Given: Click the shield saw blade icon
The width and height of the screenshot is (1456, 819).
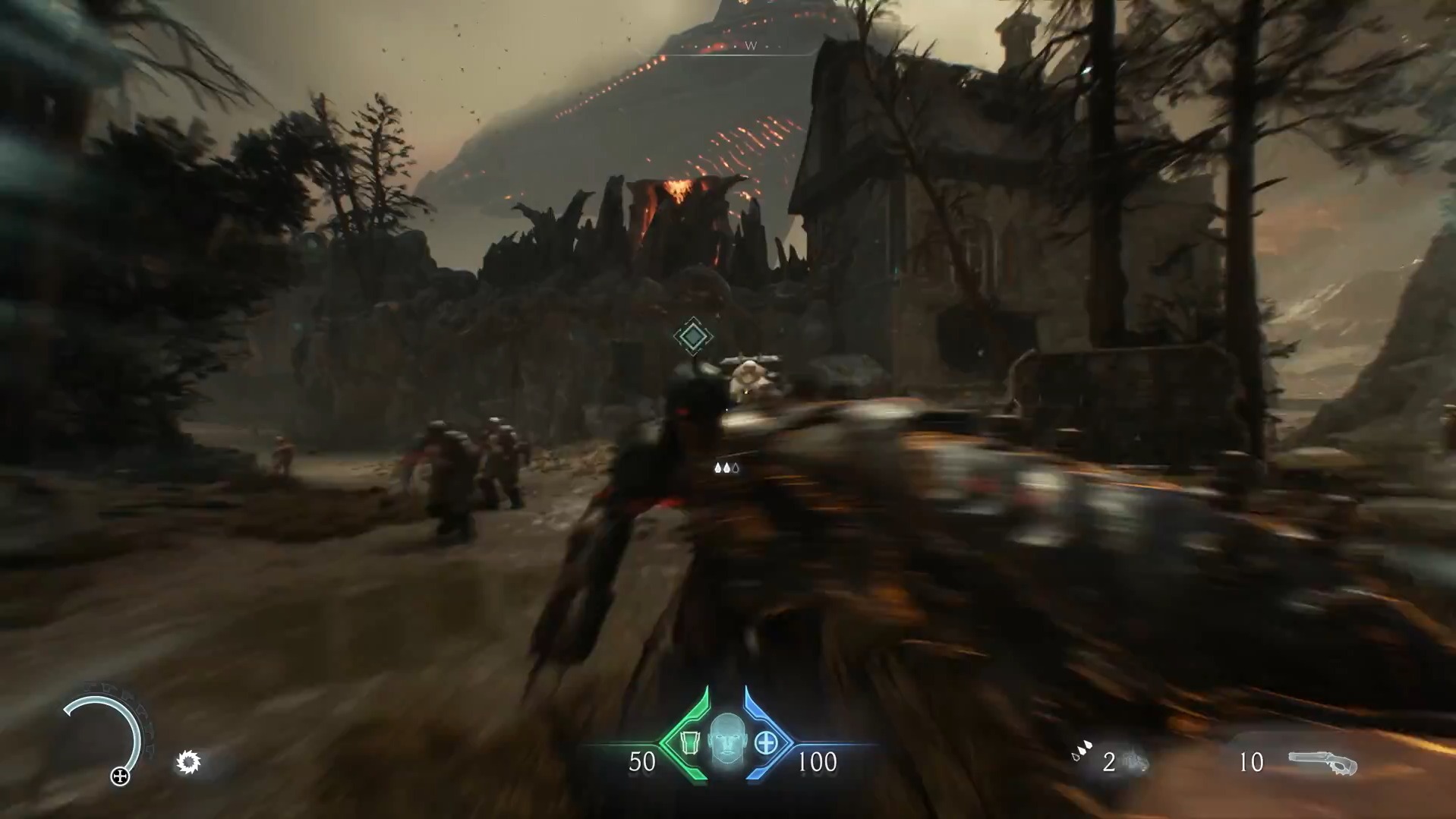Looking at the screenshot, I should (x=188, y=761).
